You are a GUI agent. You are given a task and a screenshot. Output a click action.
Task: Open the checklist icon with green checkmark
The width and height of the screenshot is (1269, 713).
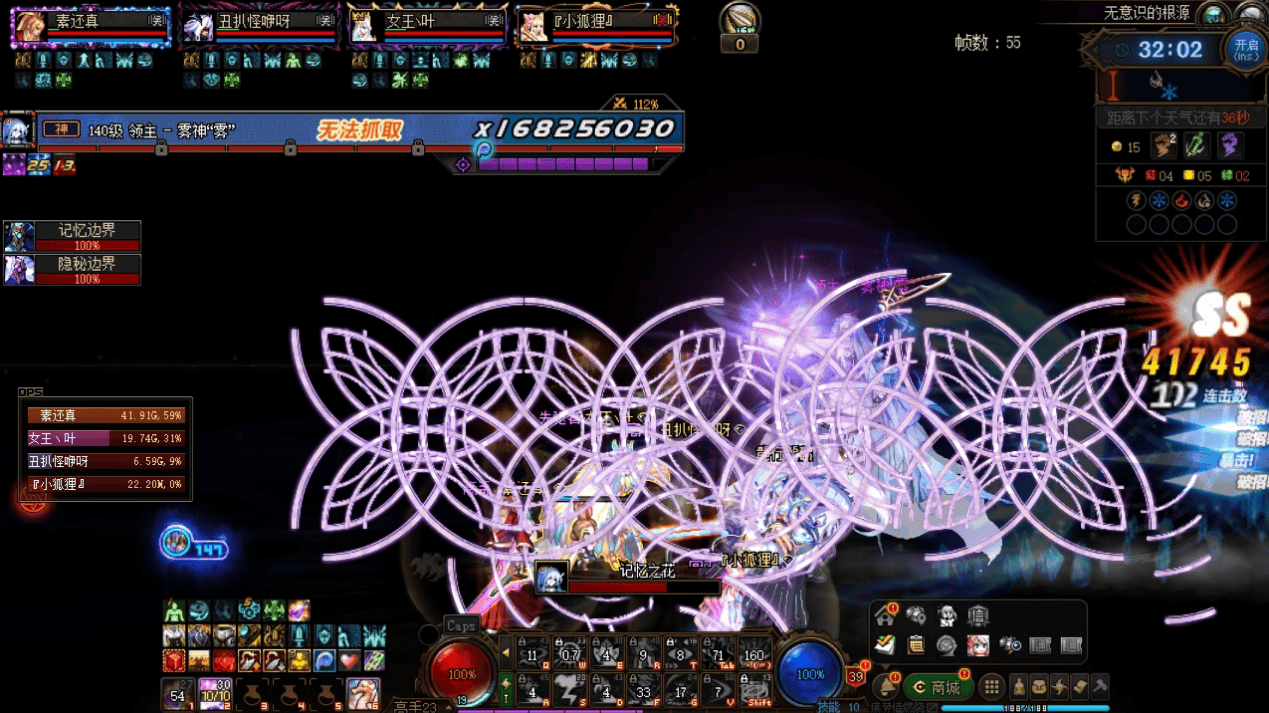885,646
